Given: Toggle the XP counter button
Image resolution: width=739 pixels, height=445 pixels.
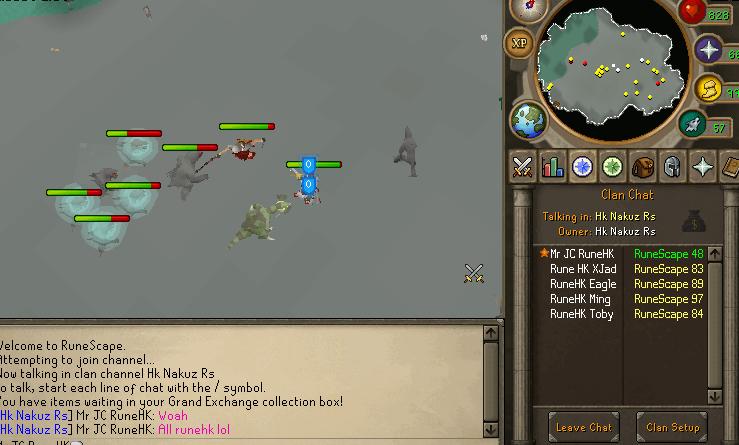Looking at the screenshot, I should [520, 43].
